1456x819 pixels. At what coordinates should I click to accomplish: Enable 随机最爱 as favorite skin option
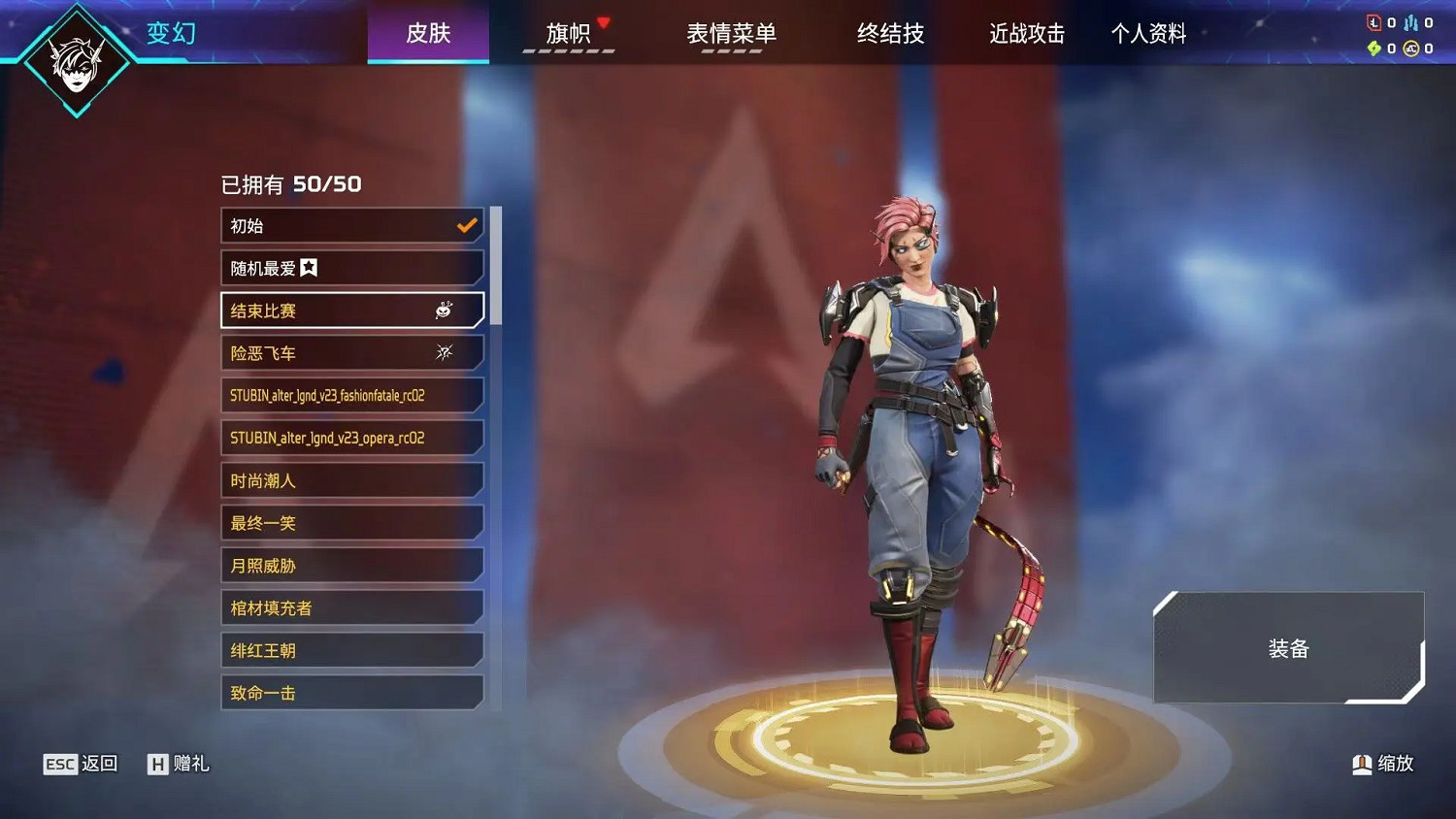[351, 267]
